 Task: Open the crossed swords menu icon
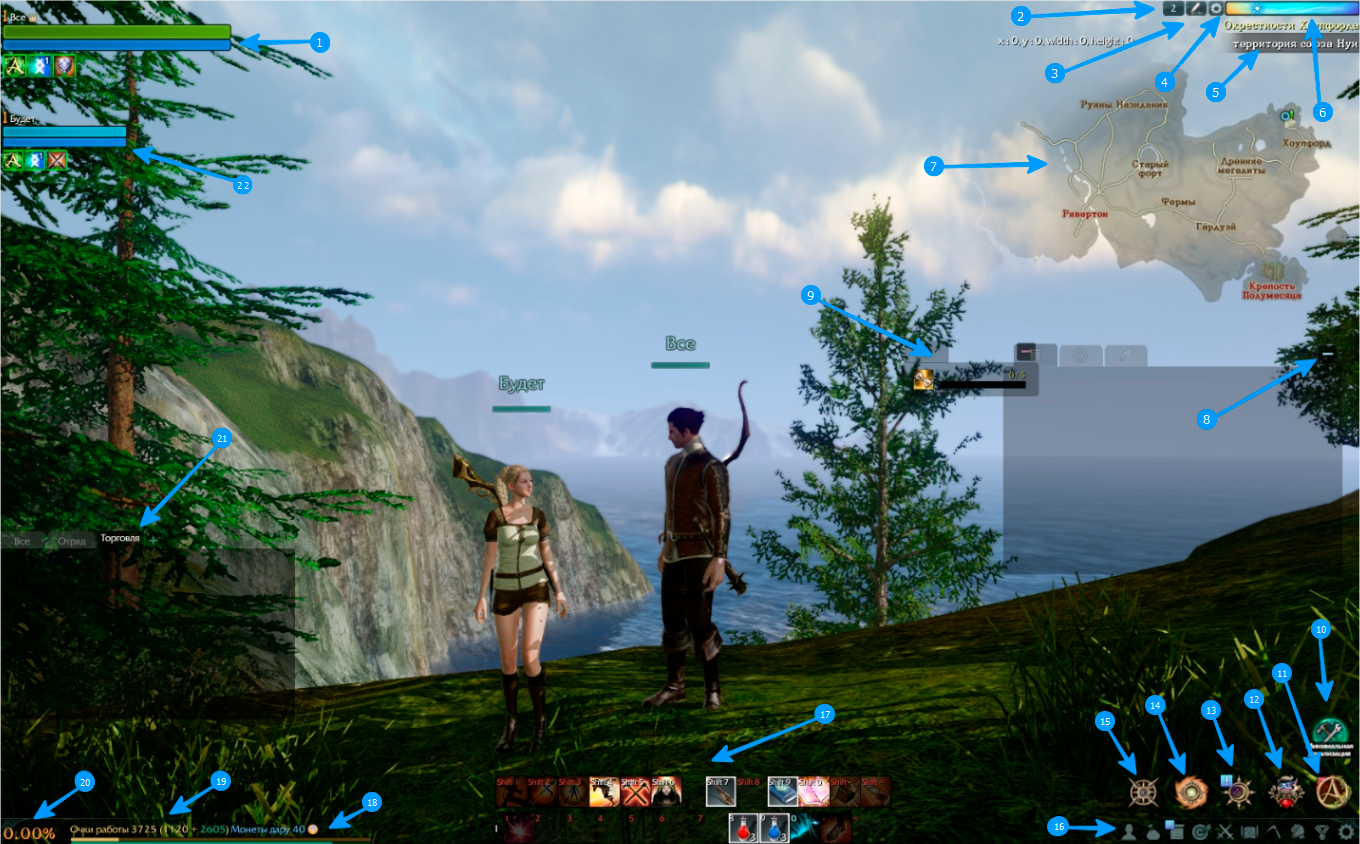pyautogui.click(x=1225, y=830)
